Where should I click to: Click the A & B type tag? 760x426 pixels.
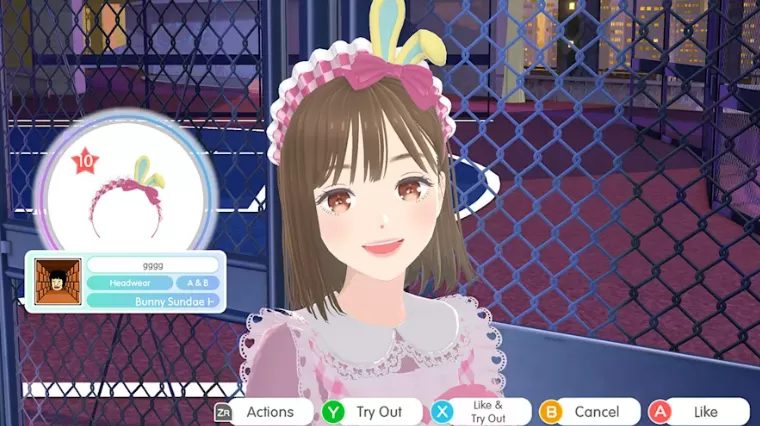[198, 283]
